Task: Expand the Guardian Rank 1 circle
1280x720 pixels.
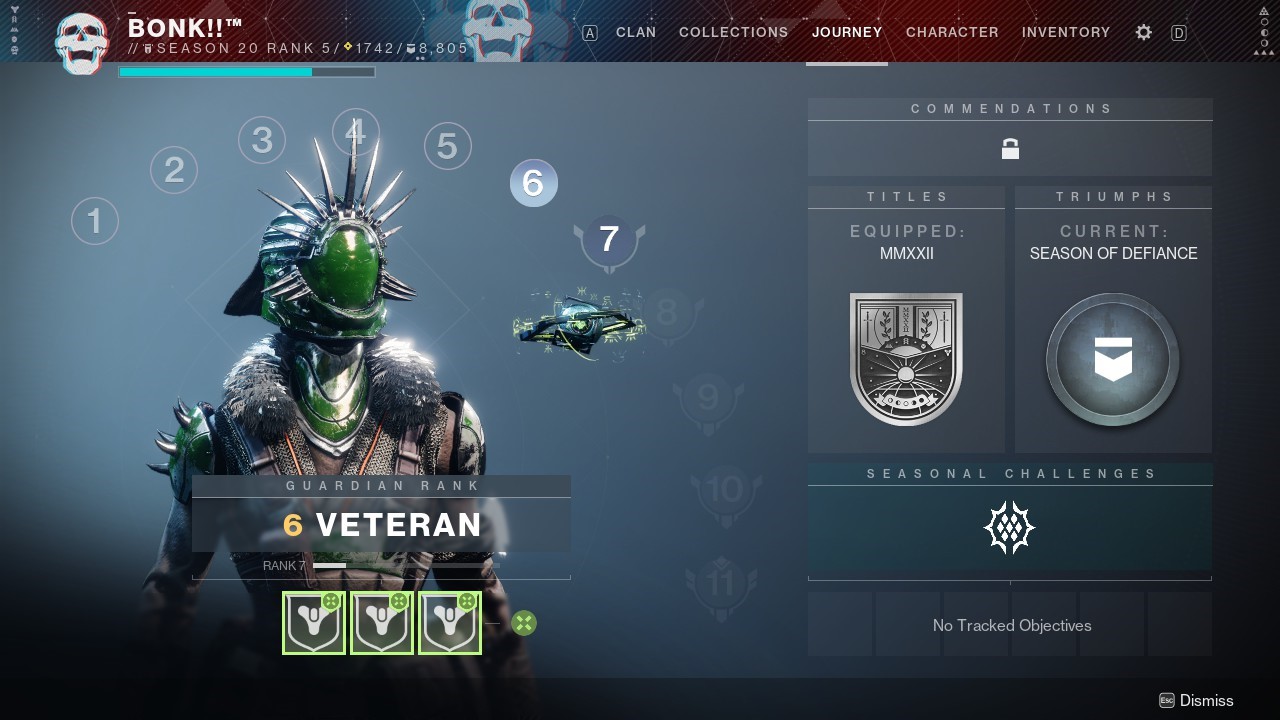Action: point(95,220)
